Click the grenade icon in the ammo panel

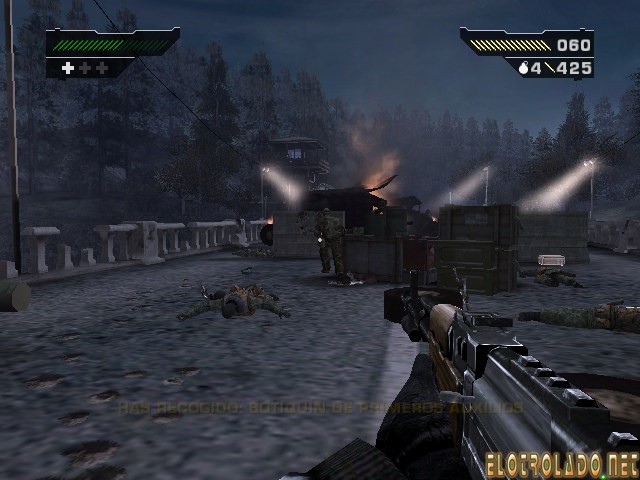tap(523, 67)
